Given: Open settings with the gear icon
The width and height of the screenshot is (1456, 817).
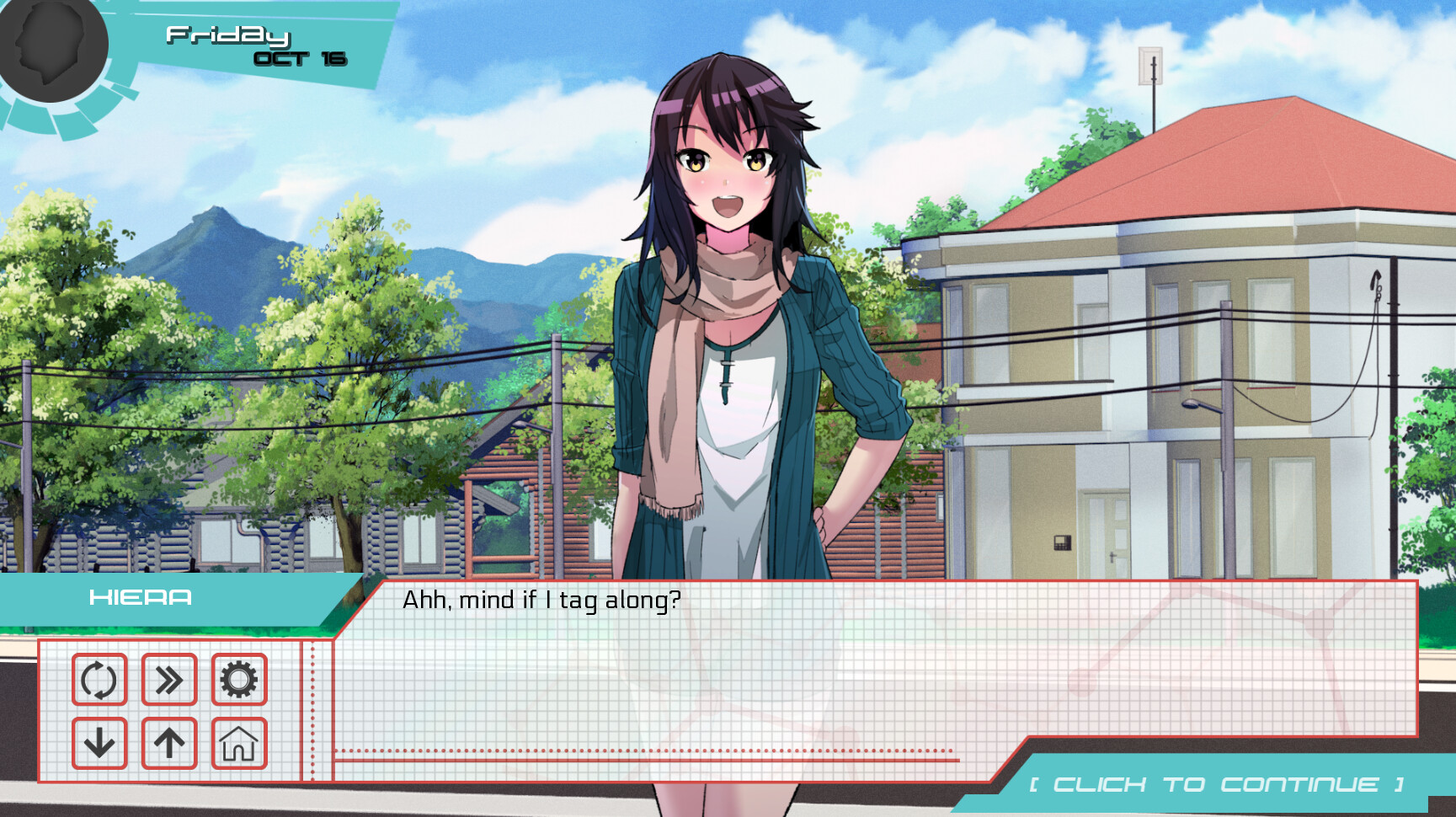Looking at the screenshot, I should 239,680.
